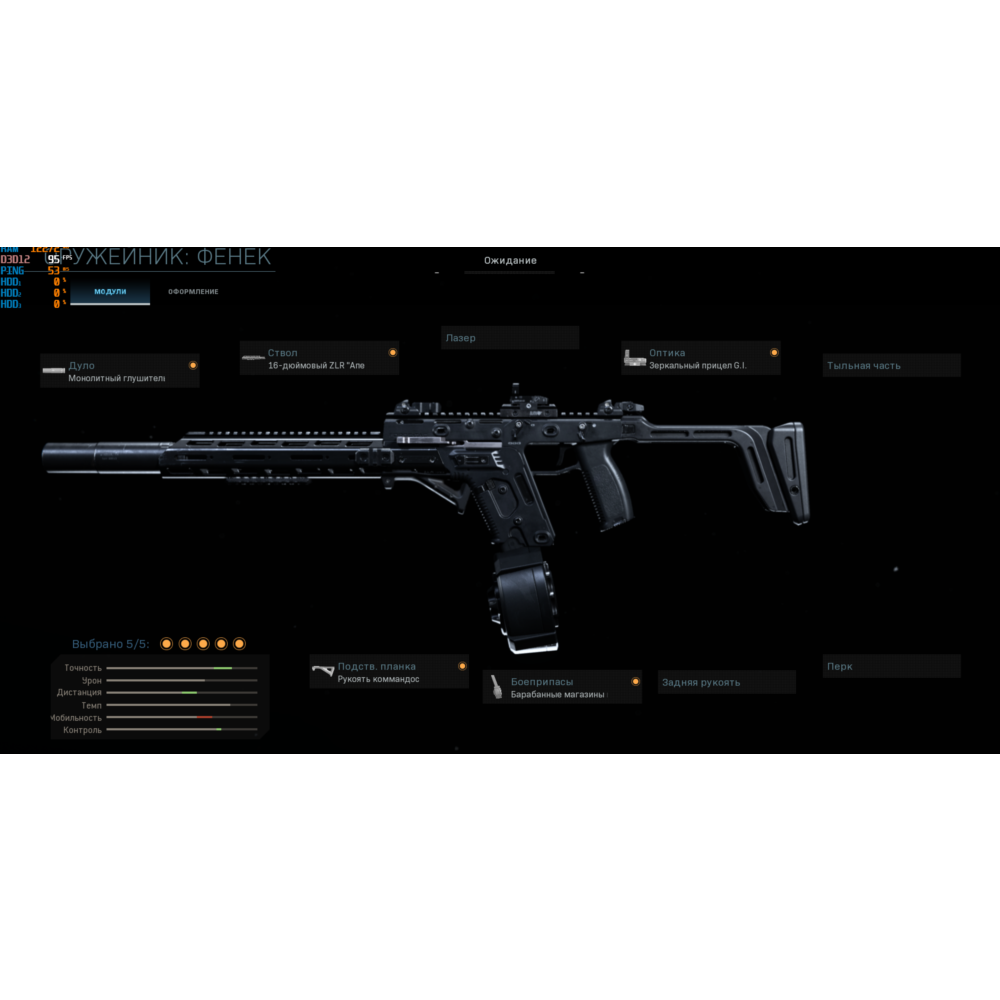
Task: Open the Оформление tab
Action: (193, 292)
